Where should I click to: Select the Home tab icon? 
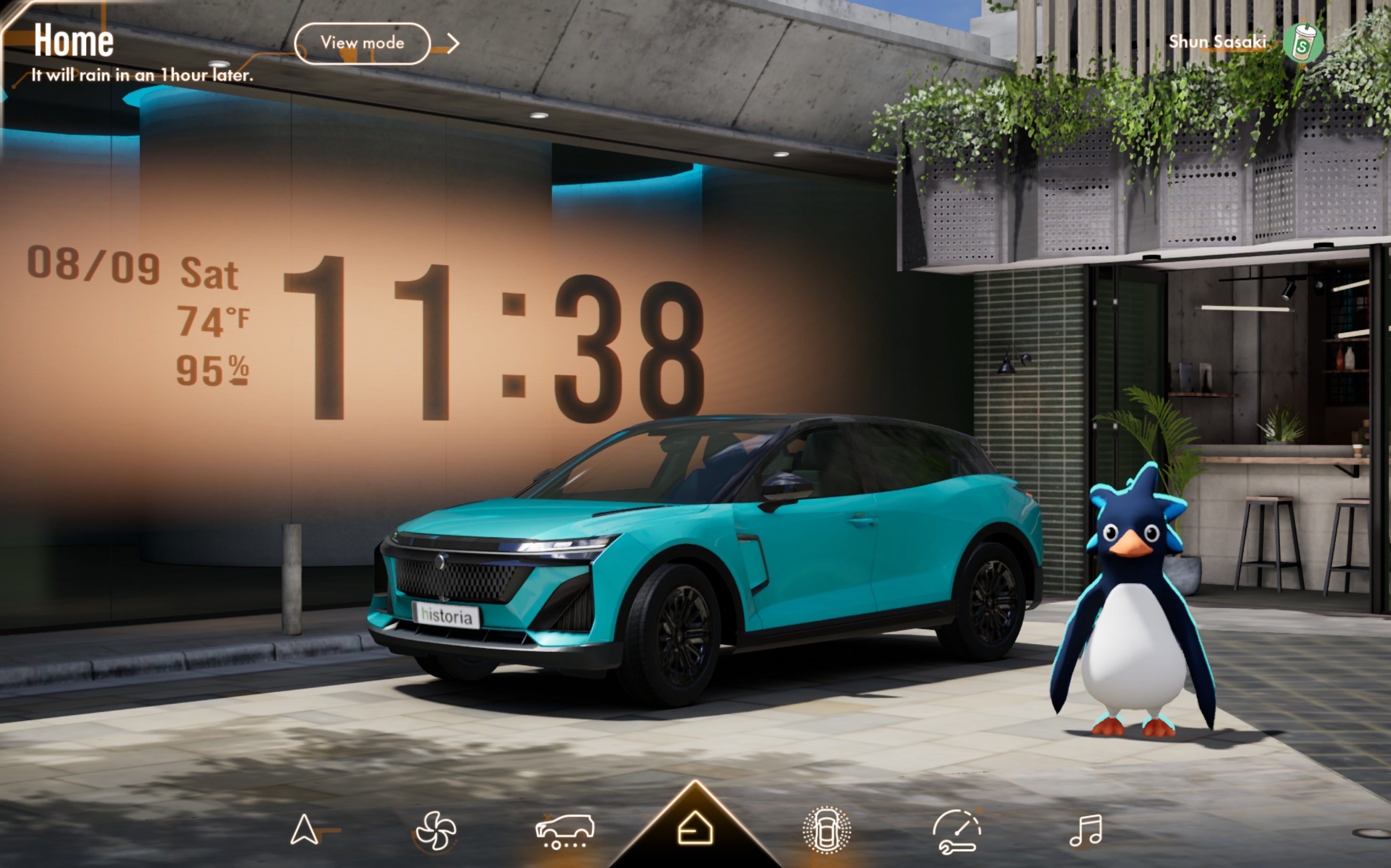(x=695, y=829)
